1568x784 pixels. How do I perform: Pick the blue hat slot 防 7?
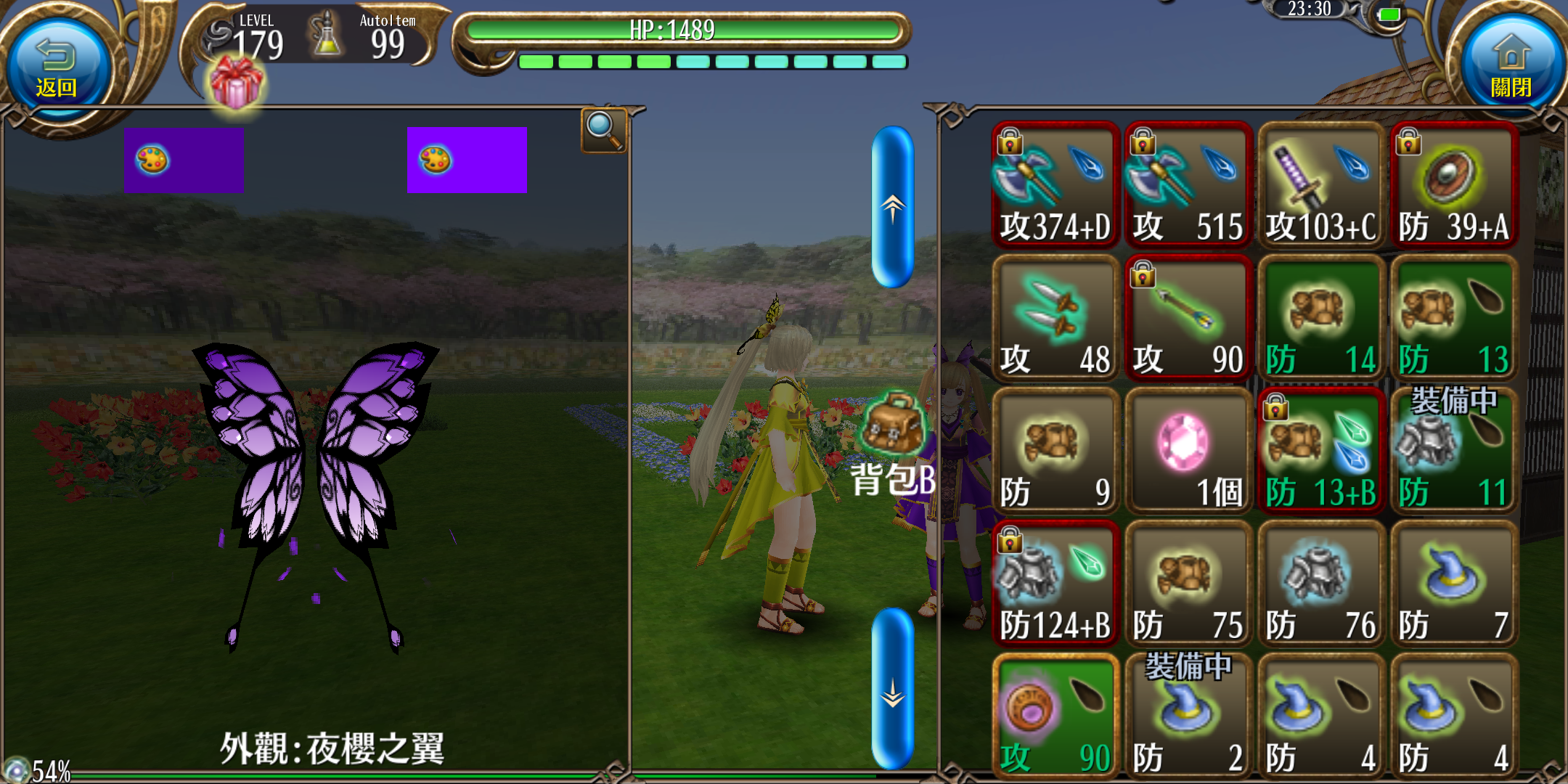(1453, 584)
